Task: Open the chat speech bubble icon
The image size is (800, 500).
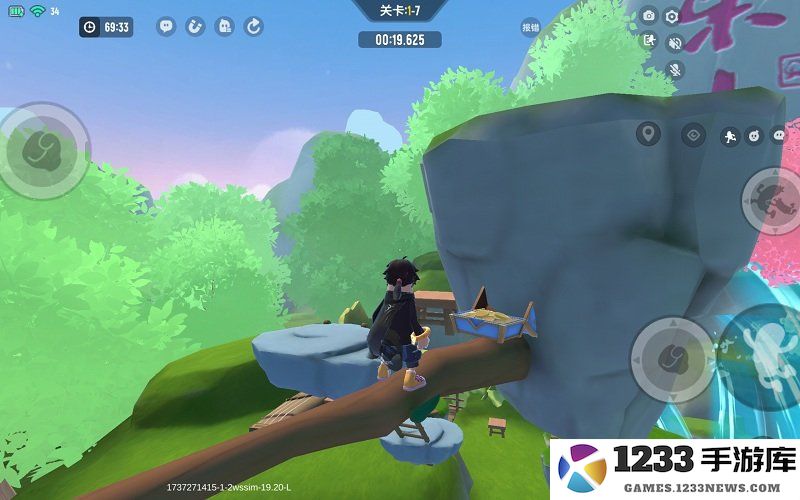Action: coord(166,27)
